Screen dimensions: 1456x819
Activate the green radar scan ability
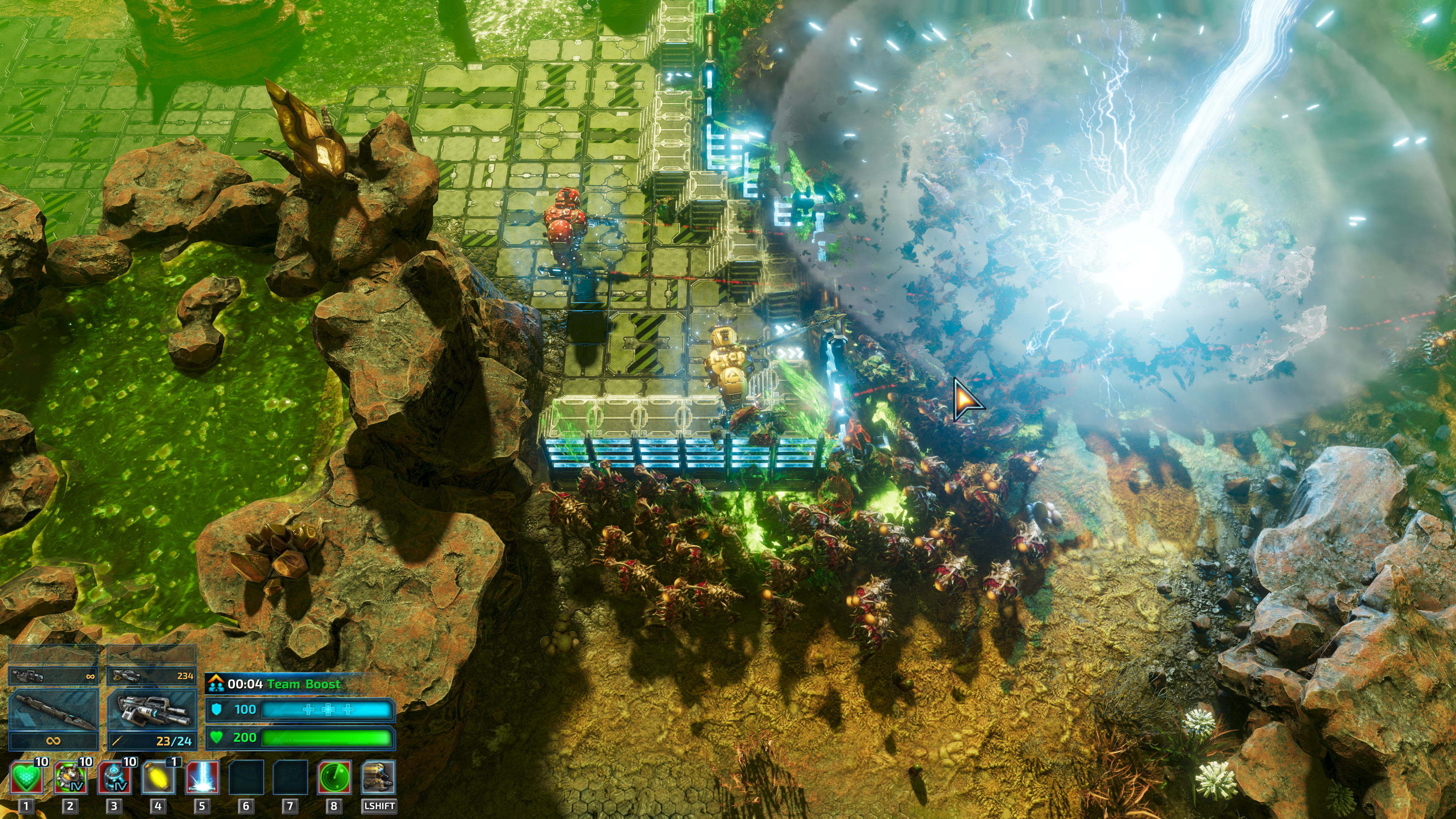pos(334,778)
